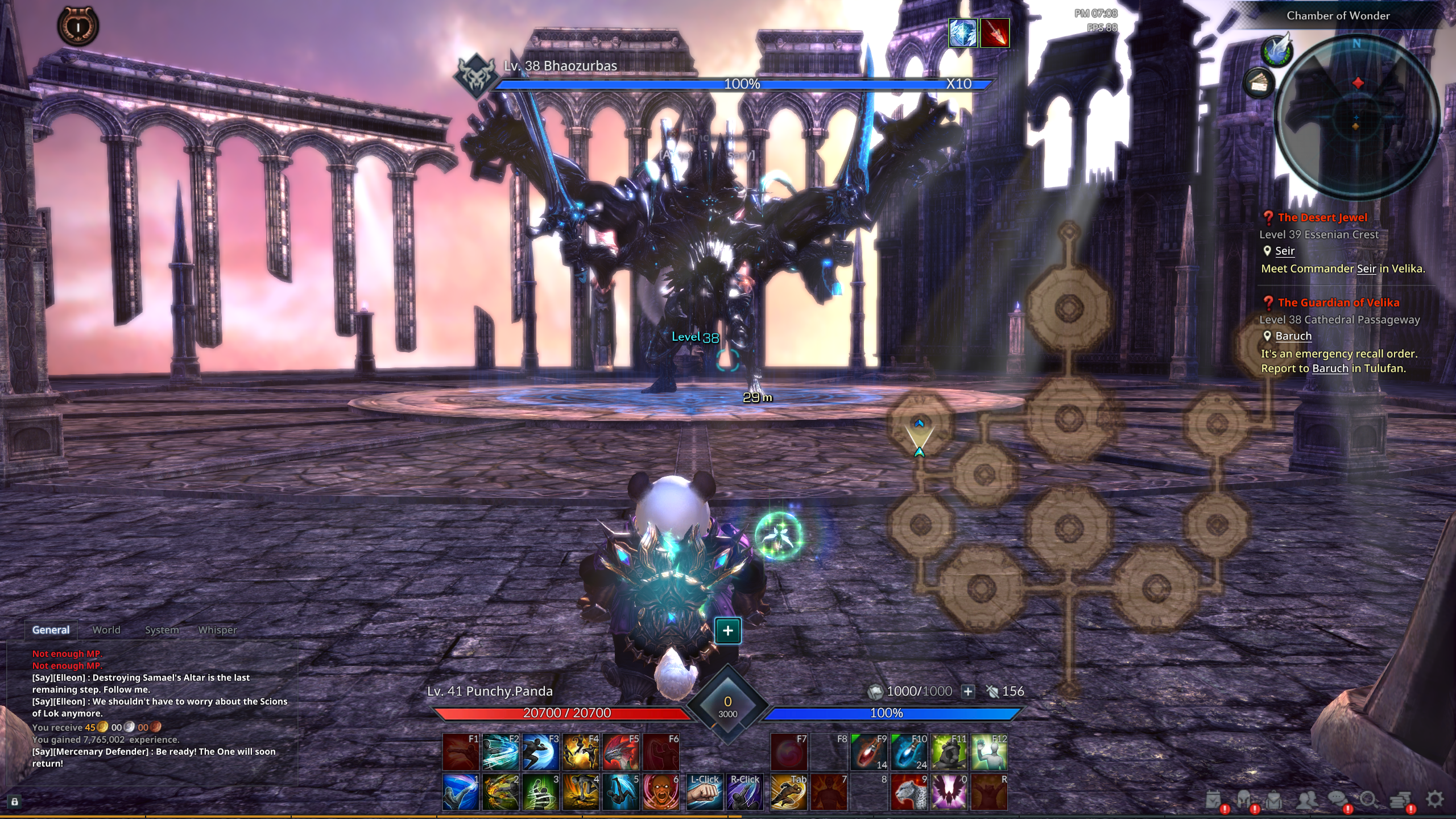Image resolution: width=1456 pixels, height=819 pixels.
Task: Use the screaming face skill in slot 6
Action: click(x=661, y=792)
